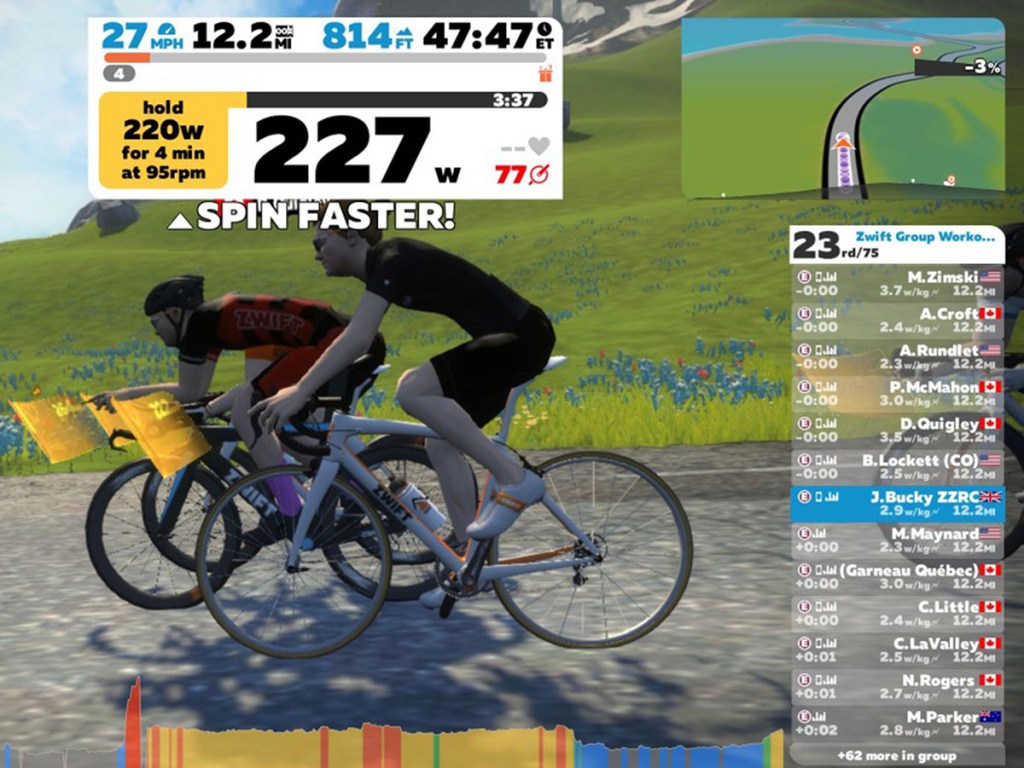Open the Zwift Group Workout header

pyautogui.click(x=897, y=243)
